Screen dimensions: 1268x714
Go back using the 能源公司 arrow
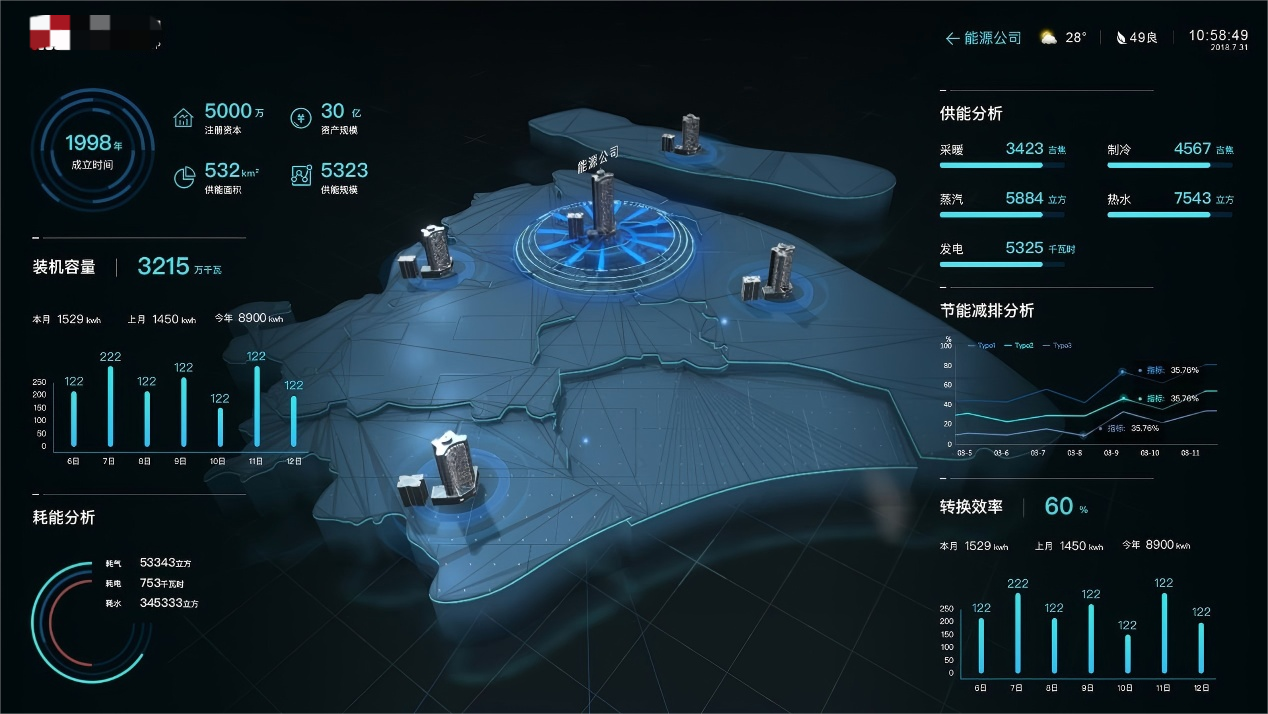952,38
